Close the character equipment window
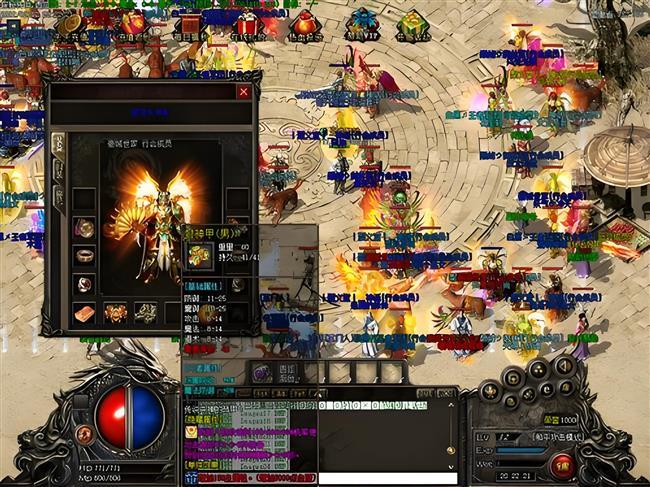The height and width of the screenshot is (487, 650). tap(243, 92)
